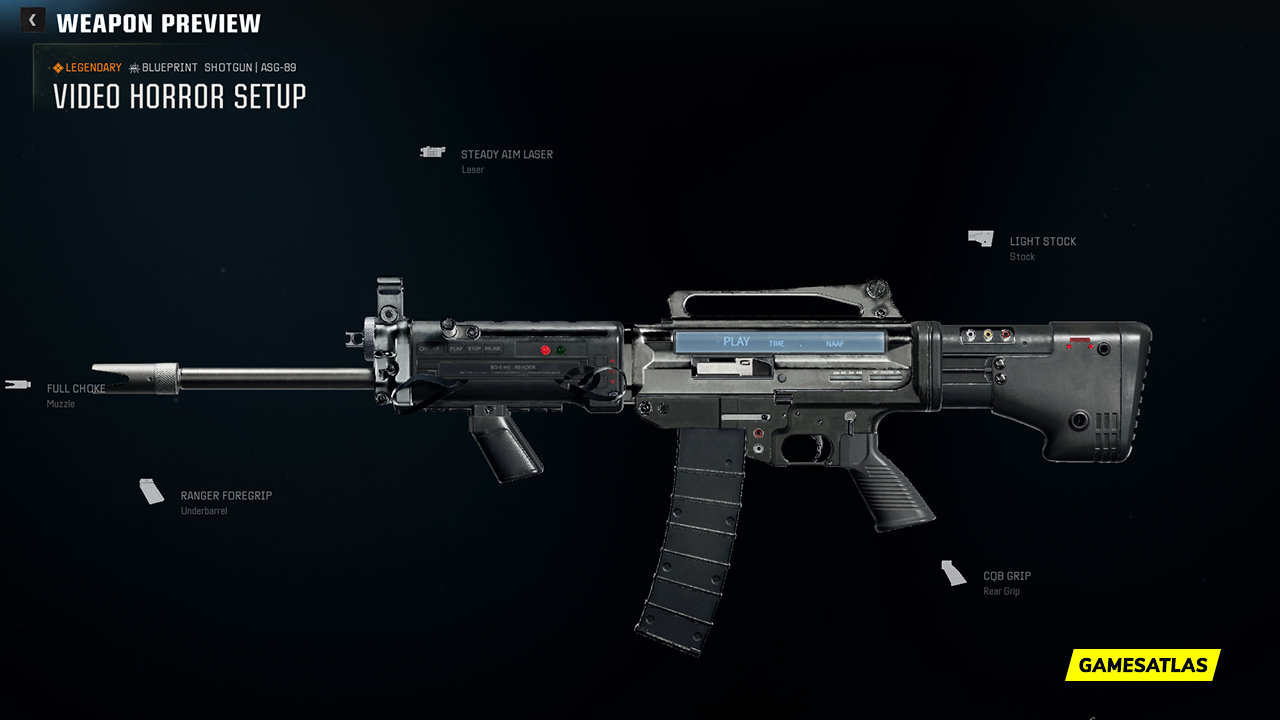Click the CQB Grip rear grip attachment
Image resolution: width=1280 pixels, height=720 pixels.
click(1006, 576)
